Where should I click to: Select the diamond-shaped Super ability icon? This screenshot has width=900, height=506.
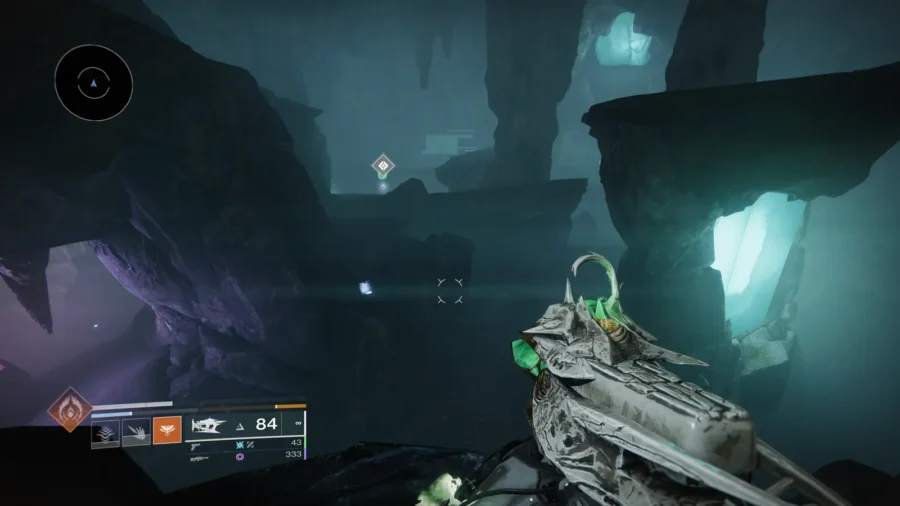point(72,409)
